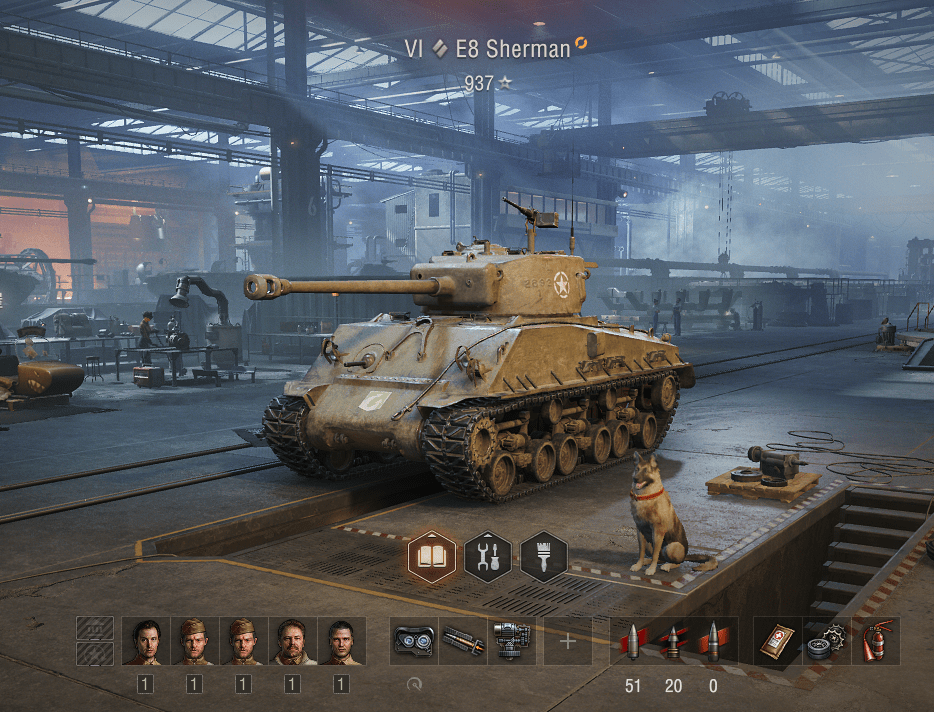Open the paintbrush customization button

544,556
